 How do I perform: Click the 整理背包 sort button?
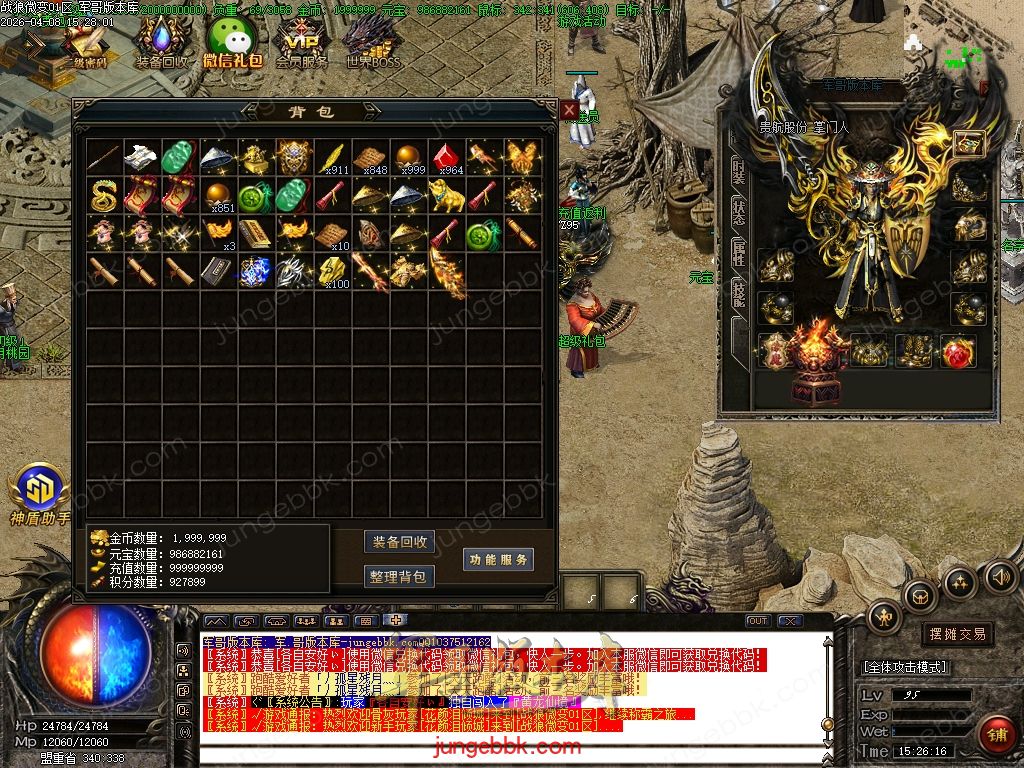[399, 576]
